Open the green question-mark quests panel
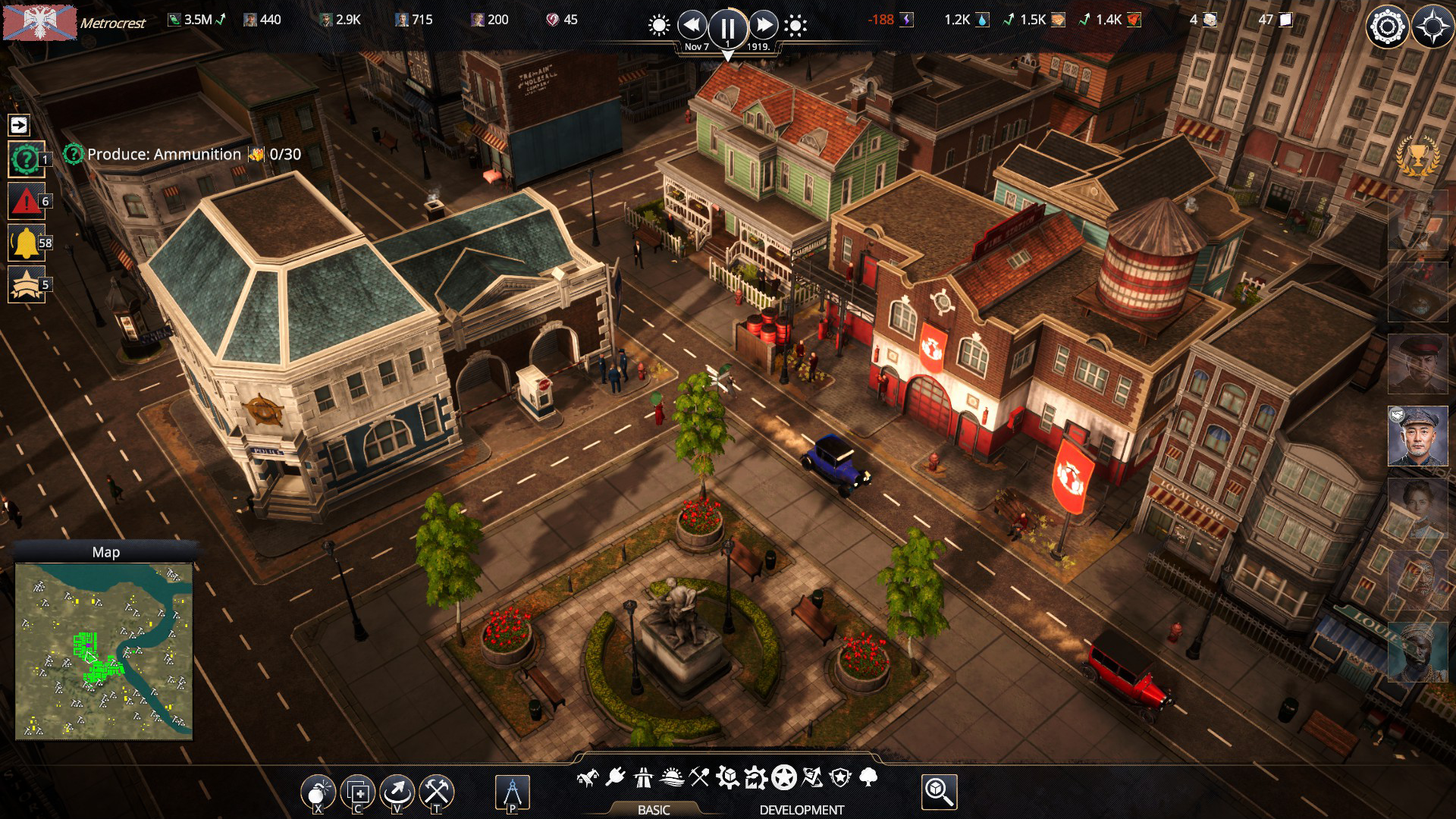Viewport: 1456px width, 819px height. click(x=27, y=159)
